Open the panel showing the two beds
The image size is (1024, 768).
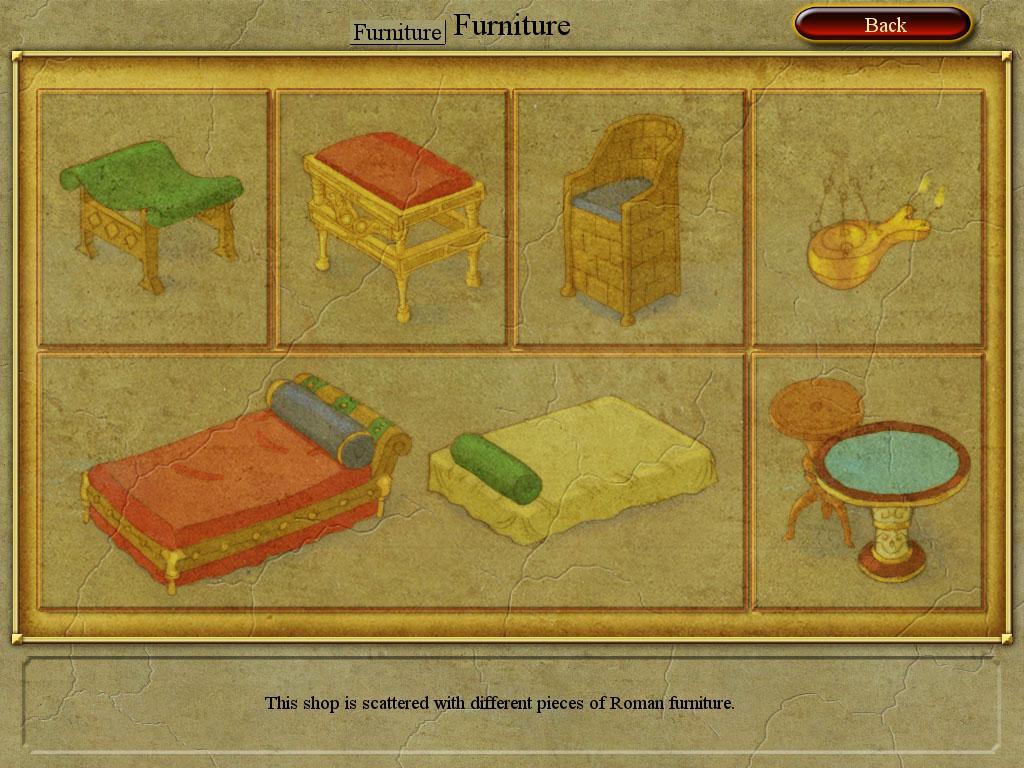coord(392,480)
